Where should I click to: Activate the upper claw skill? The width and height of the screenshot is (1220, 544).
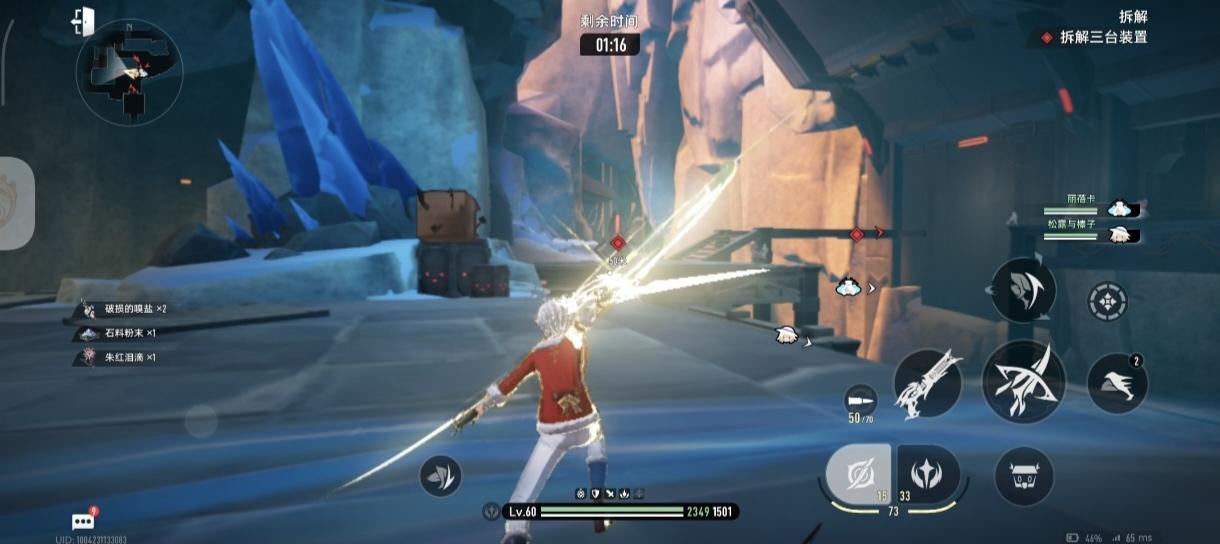(1023, 289)
